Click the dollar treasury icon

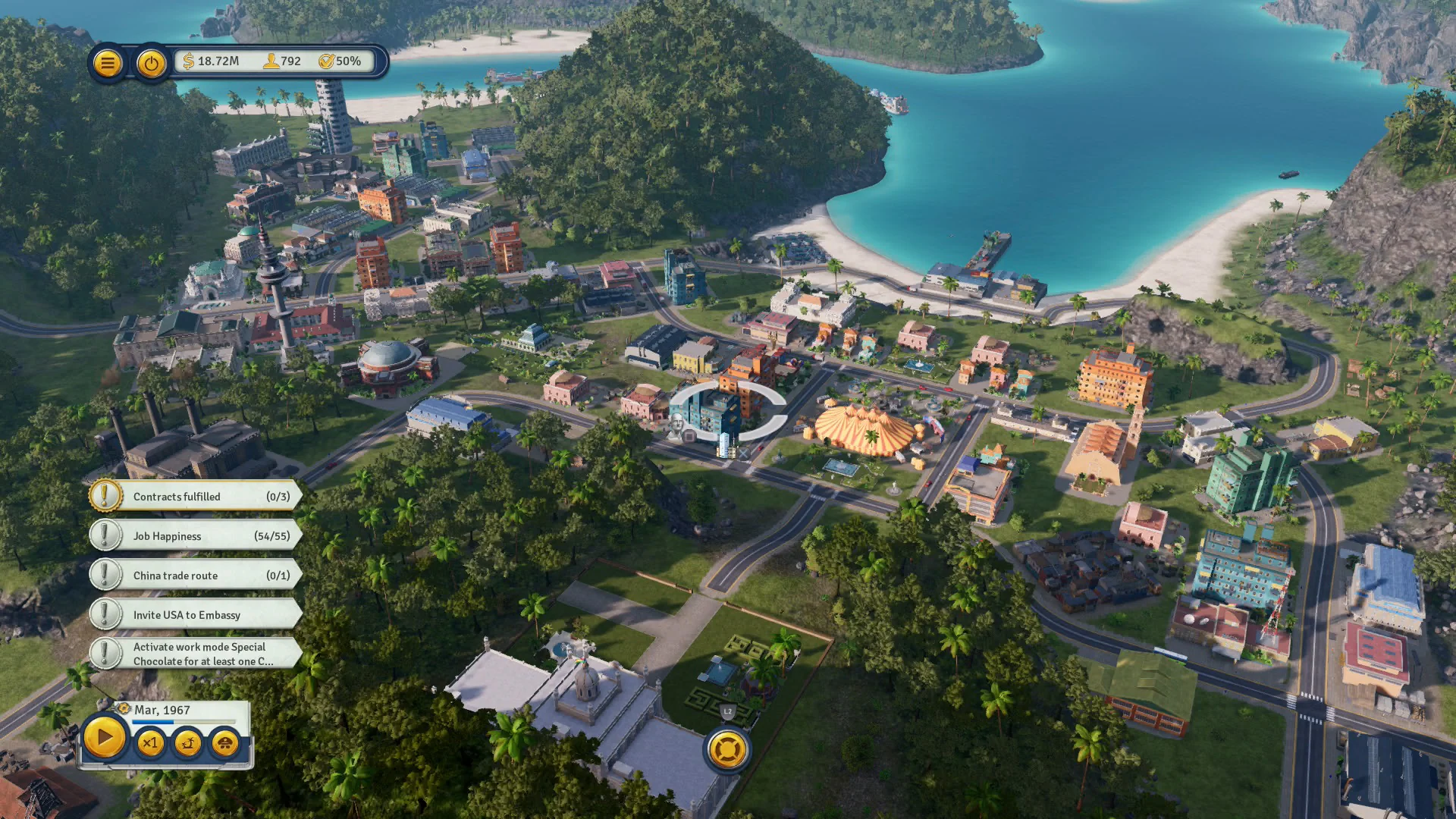point(189,61)
